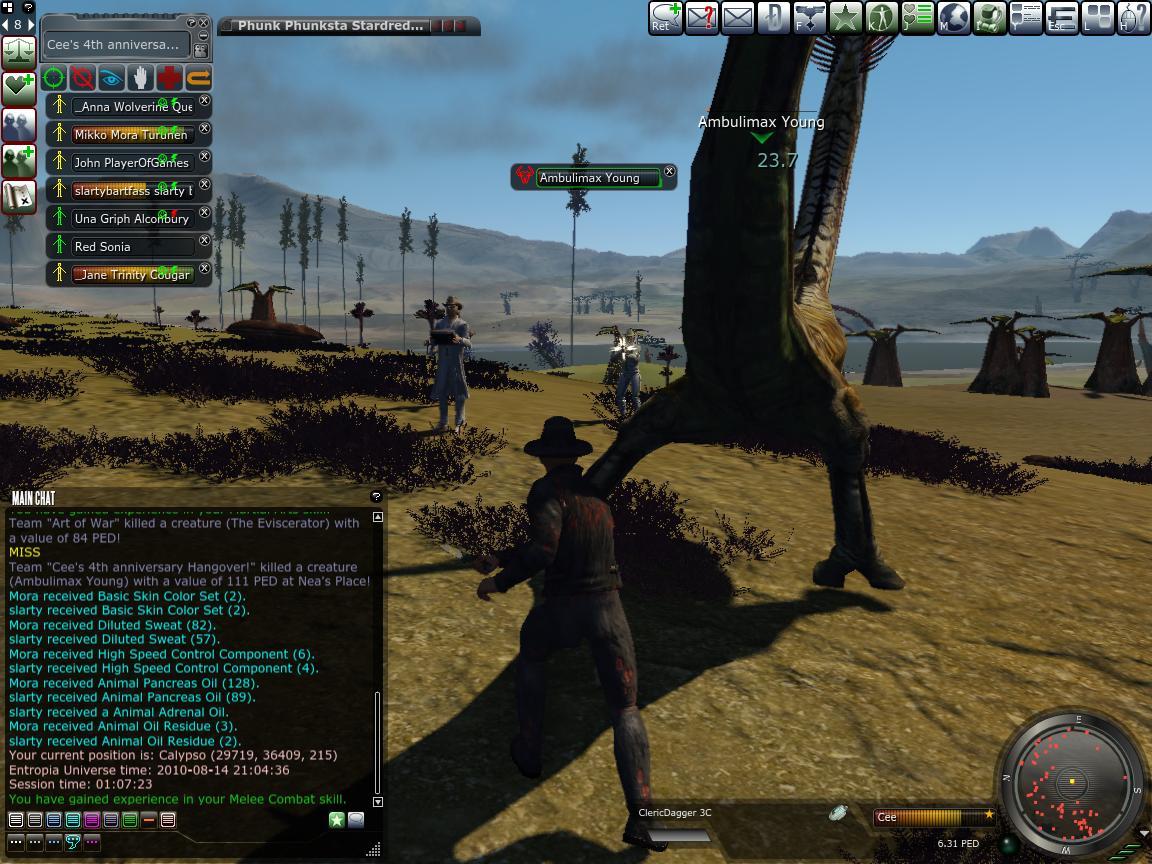Open the plain envelope mail icon

click(x=737, y=18)
